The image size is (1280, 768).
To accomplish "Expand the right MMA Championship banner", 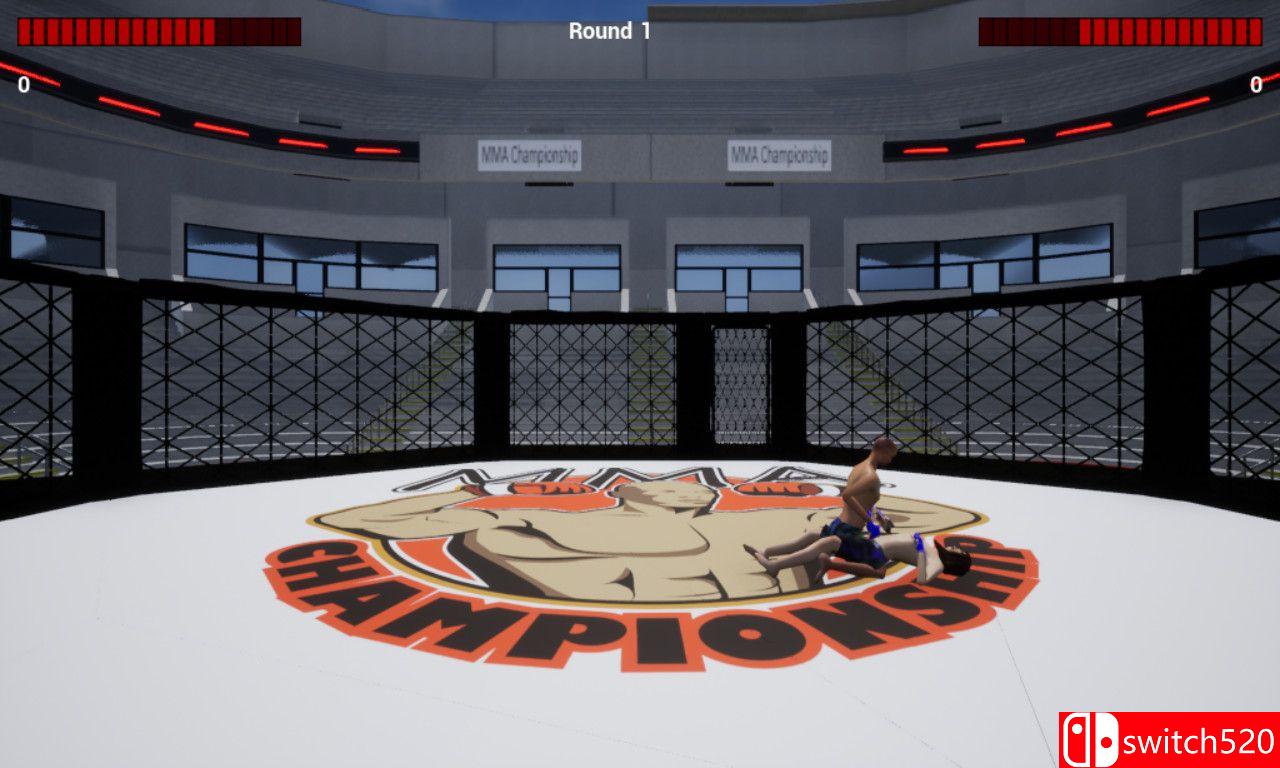I will pyautogui.click(x=779, y=153).
